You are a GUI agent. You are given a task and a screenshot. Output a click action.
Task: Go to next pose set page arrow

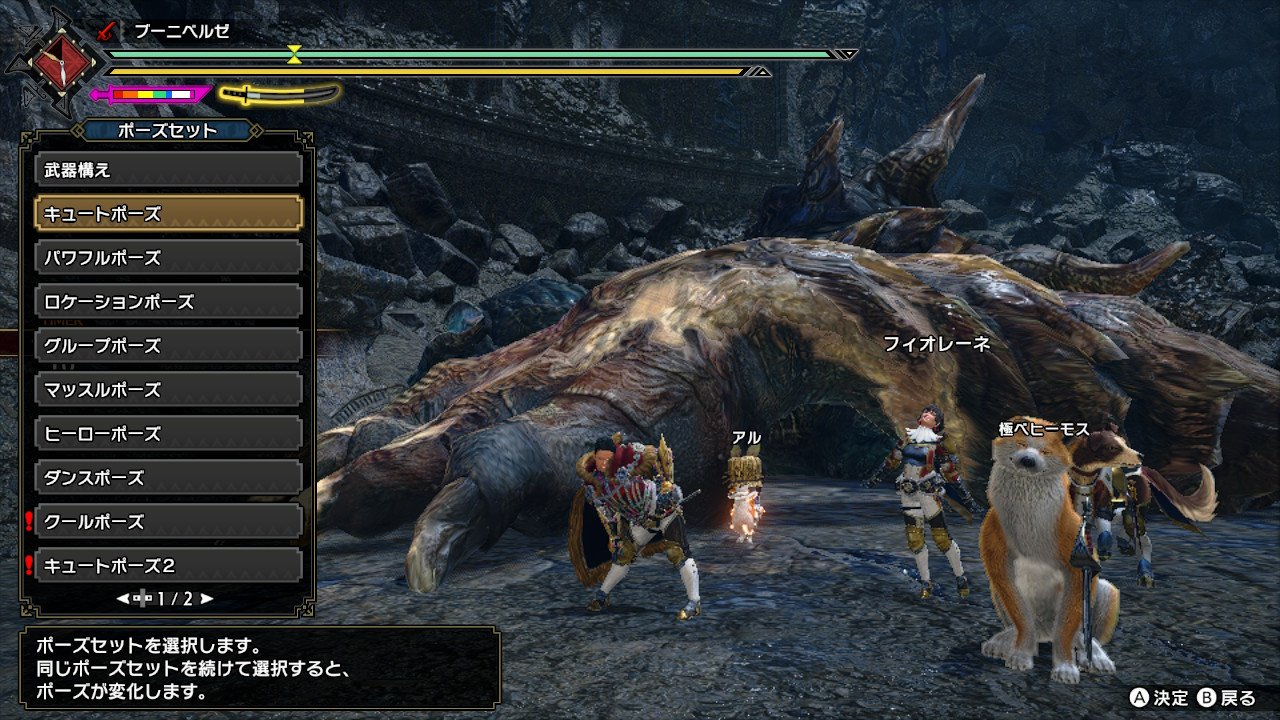tap(207, 599)
